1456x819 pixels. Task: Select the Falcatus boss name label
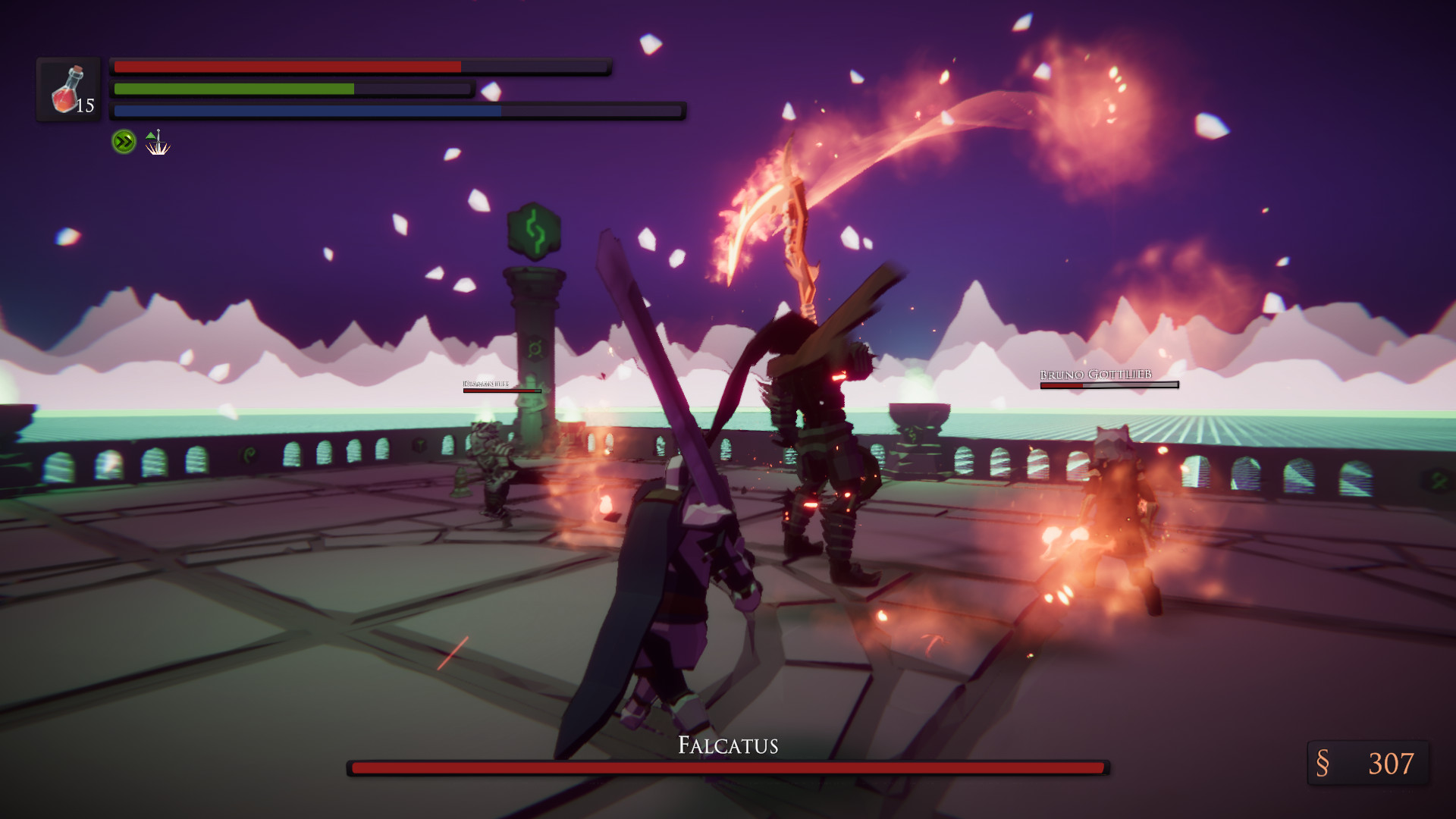pos(726,746)
